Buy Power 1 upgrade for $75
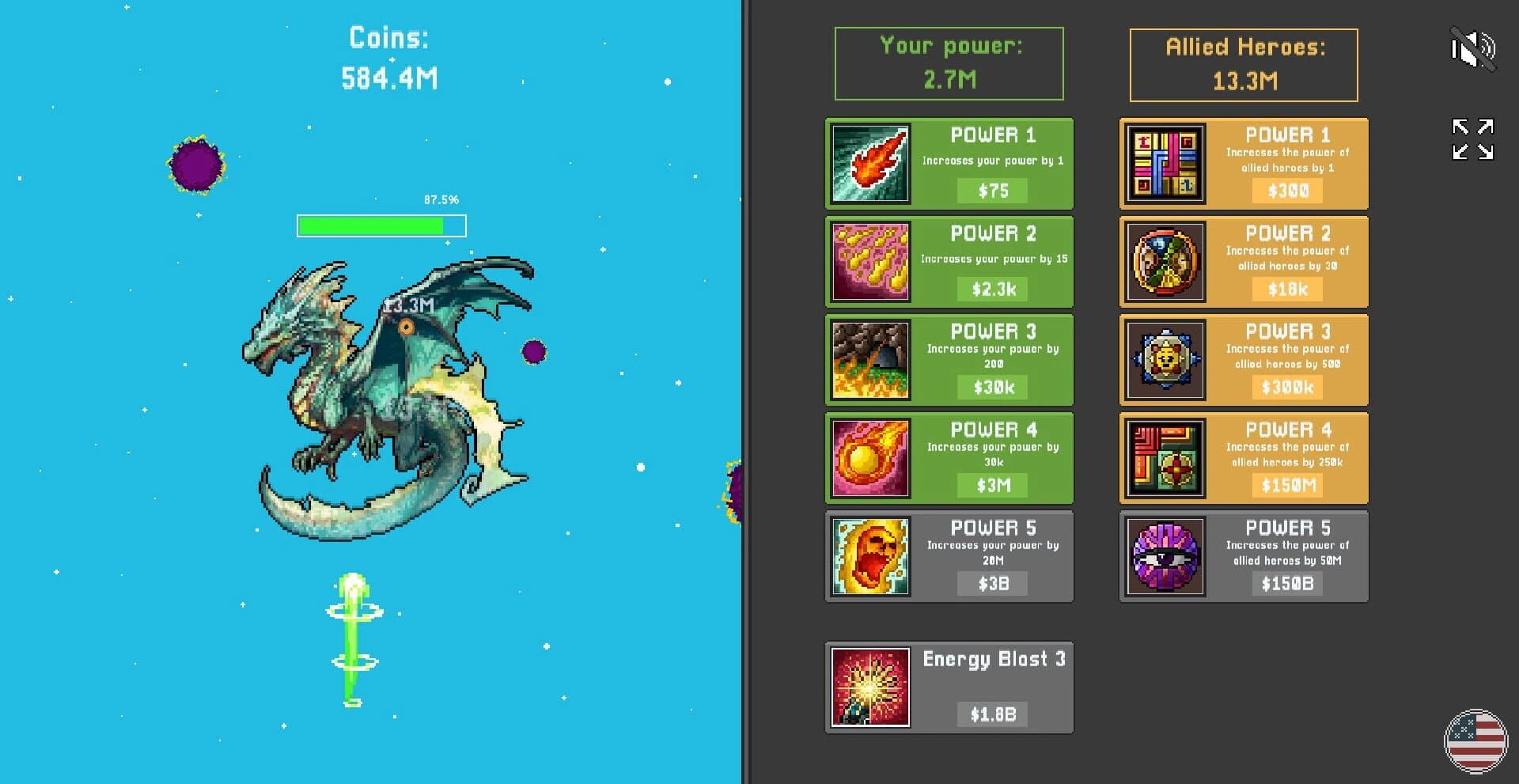1519x784 pixels. [991, 190]
